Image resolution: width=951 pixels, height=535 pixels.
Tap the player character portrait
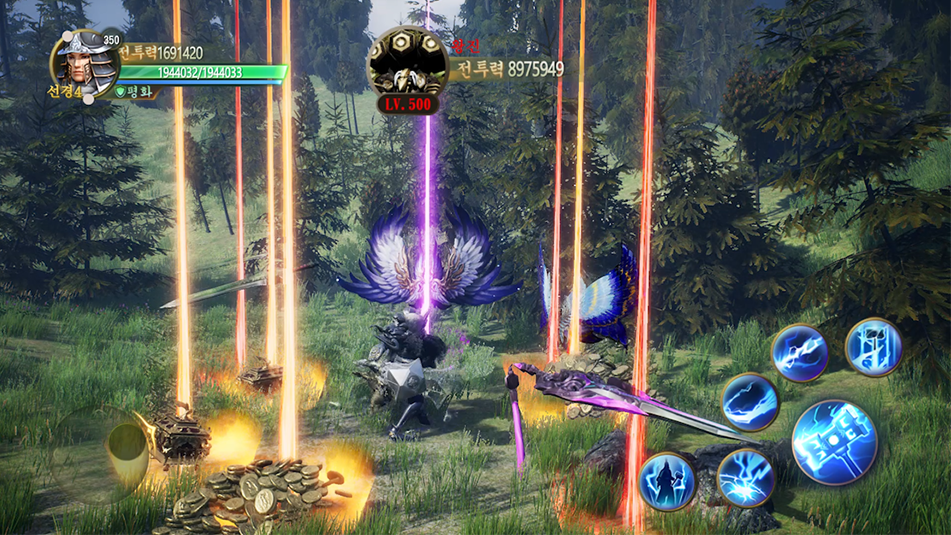click(x=86, y=64)
